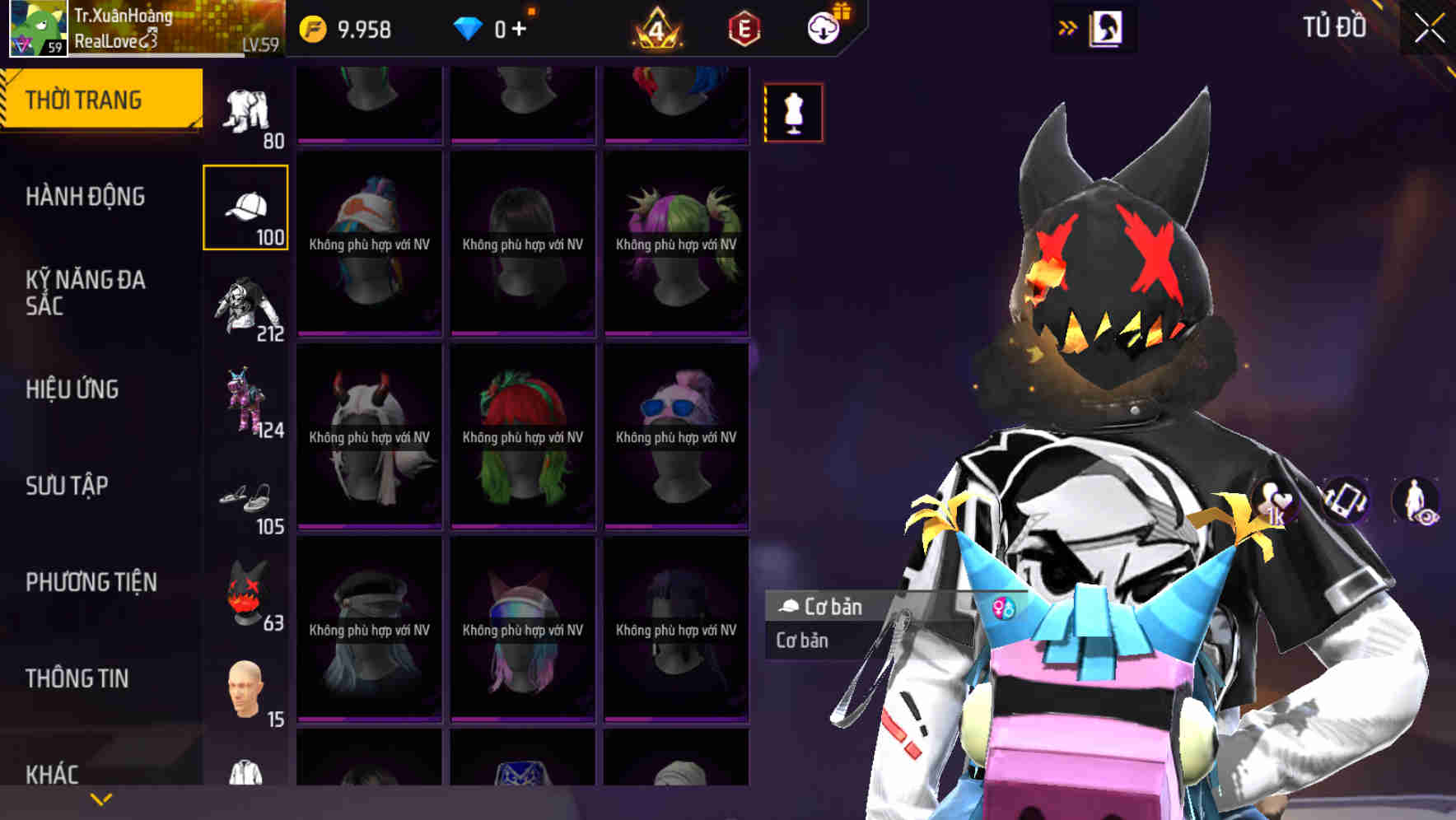Open the jacket category icon labeled 212
The image size is (1456, 820).
click(x=247, y=305)
